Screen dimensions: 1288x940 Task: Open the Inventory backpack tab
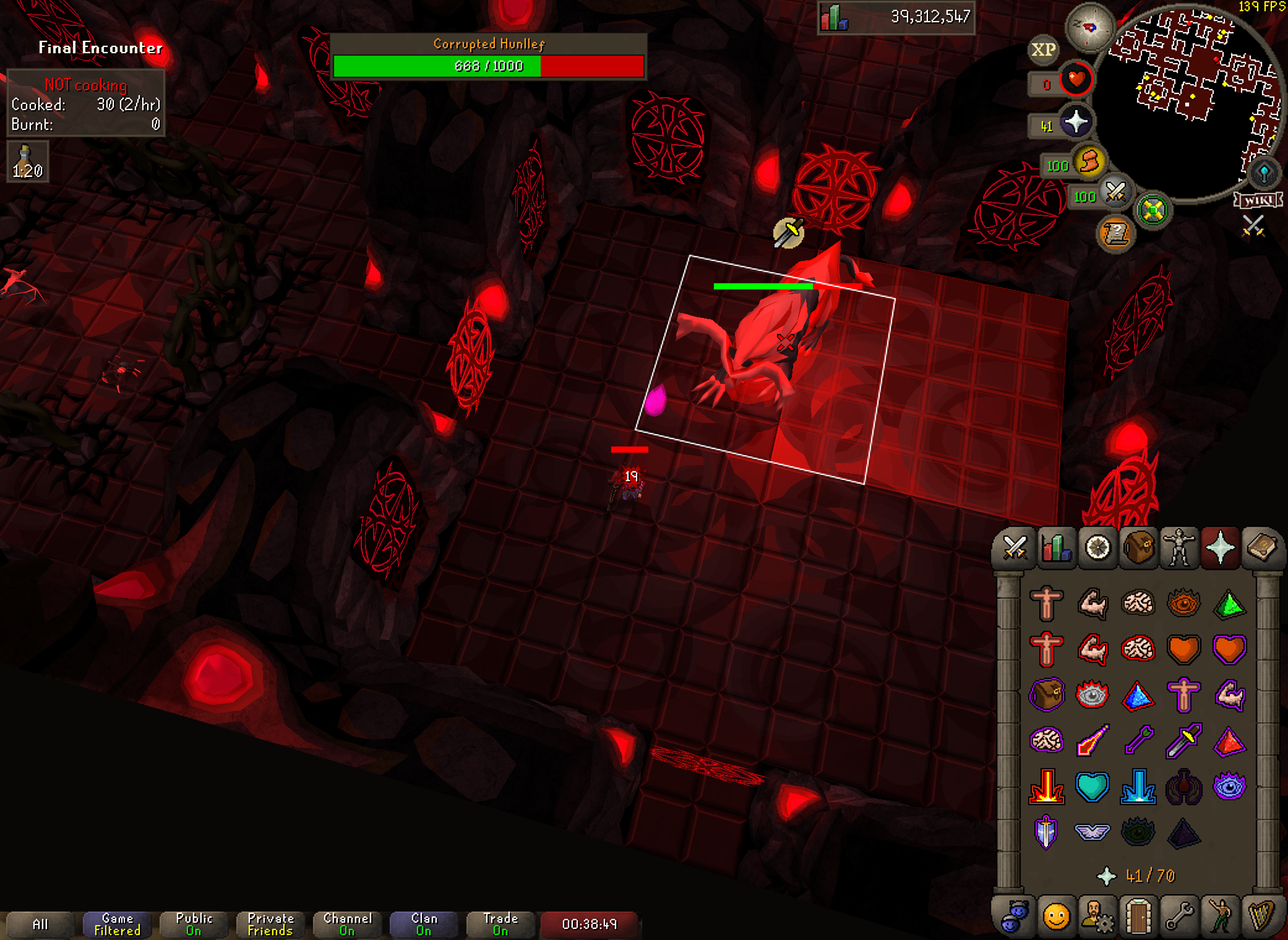click(x=1138, y=548)
